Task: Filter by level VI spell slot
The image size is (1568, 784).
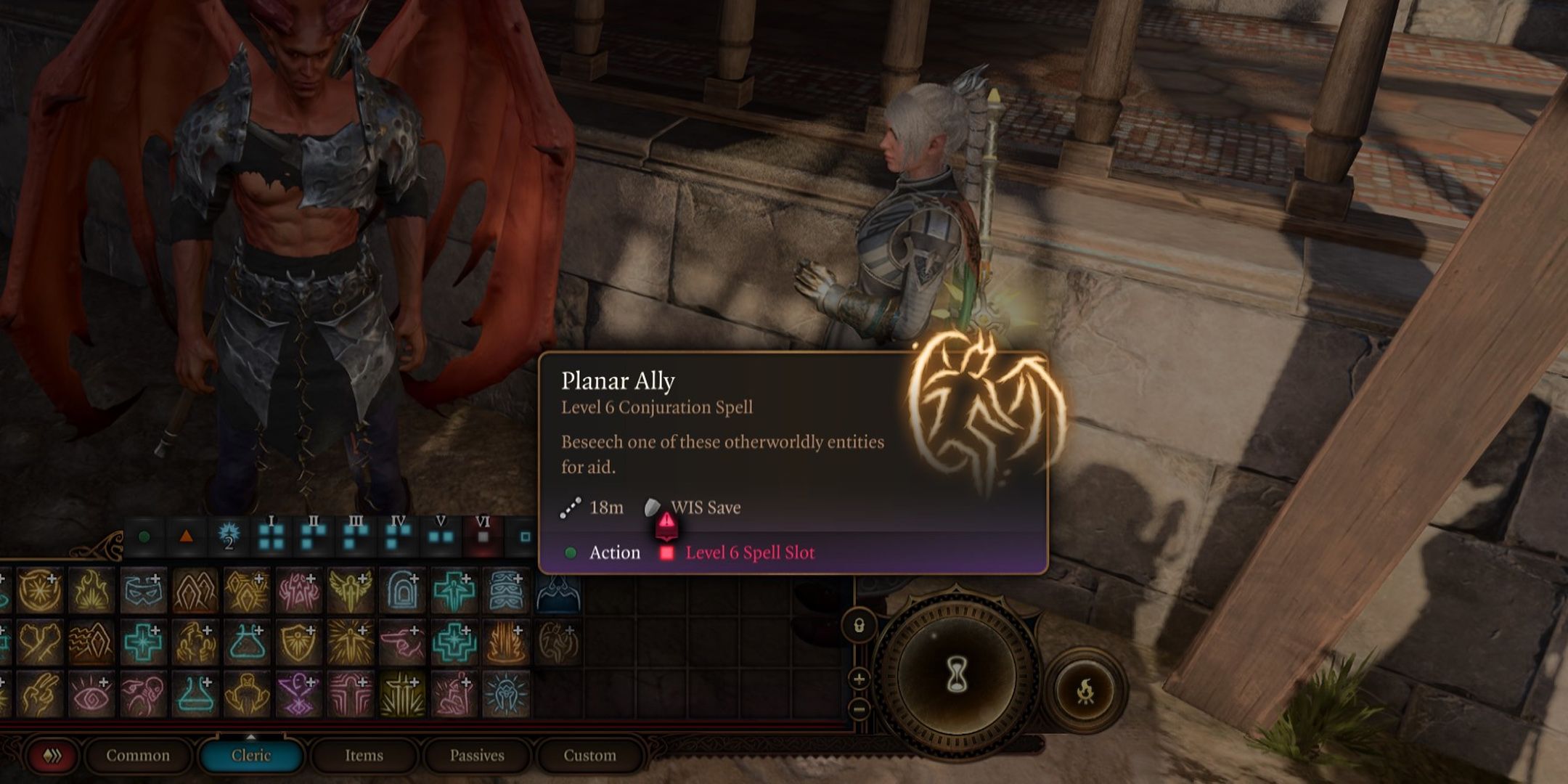Action: coord(483,535)
